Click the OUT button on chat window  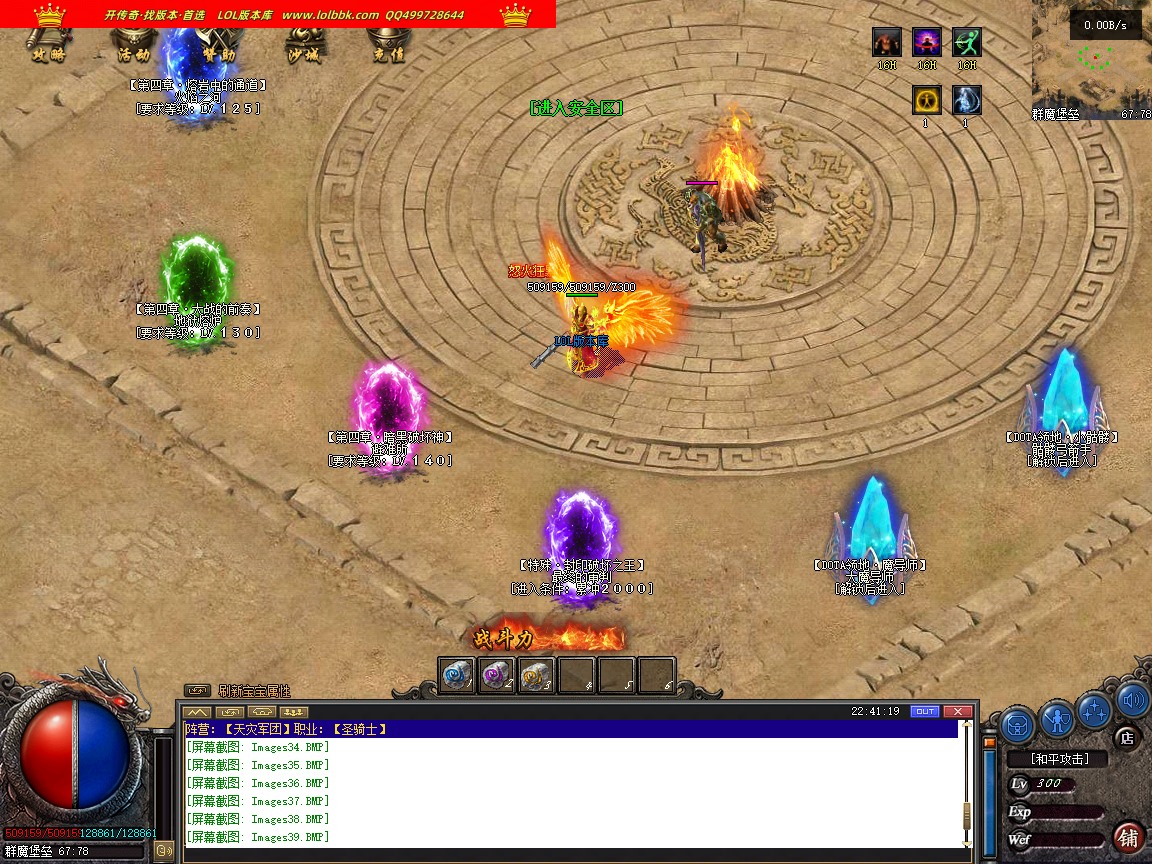point(925,711)
